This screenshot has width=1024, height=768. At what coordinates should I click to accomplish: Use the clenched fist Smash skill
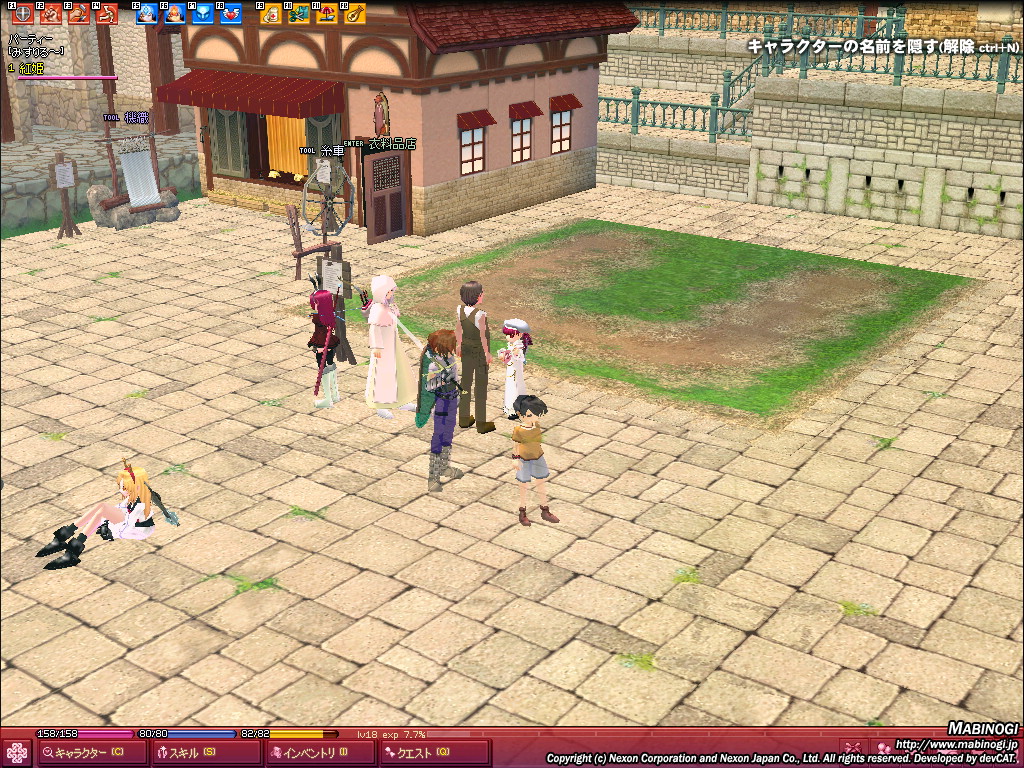point(50,14)
